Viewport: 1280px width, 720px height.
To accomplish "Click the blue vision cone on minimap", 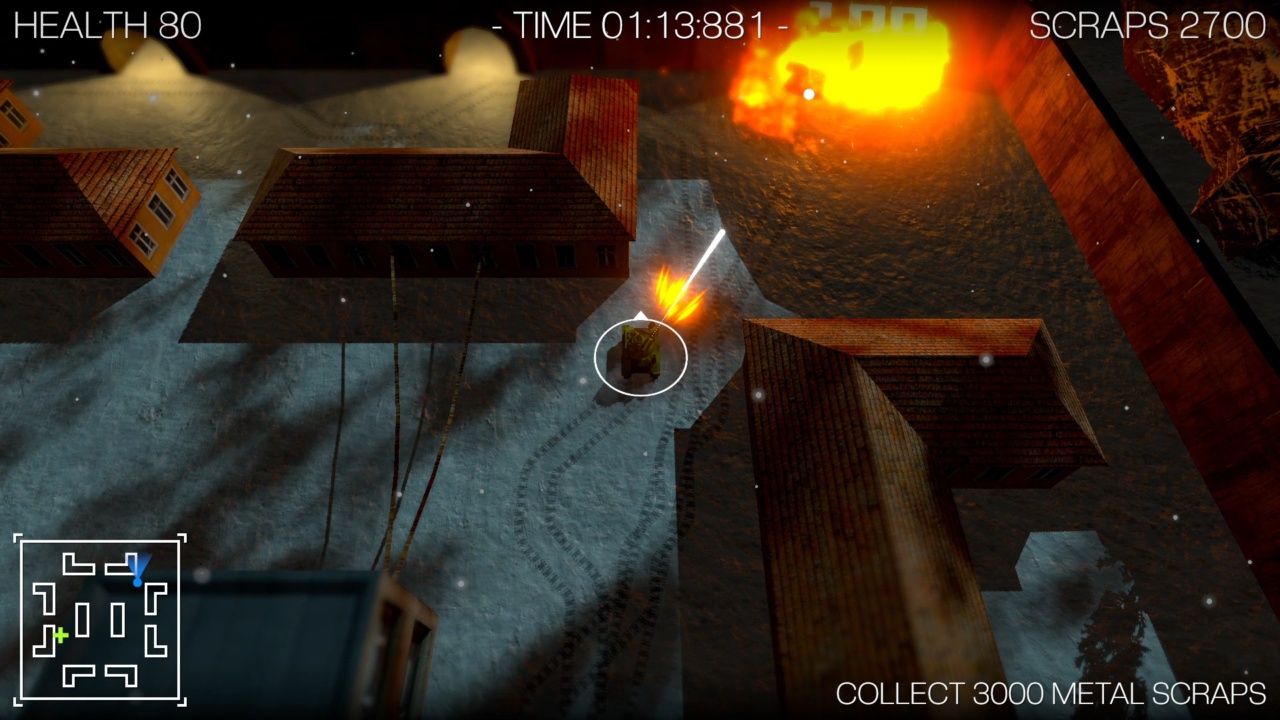I will click(x=139, y=566).
